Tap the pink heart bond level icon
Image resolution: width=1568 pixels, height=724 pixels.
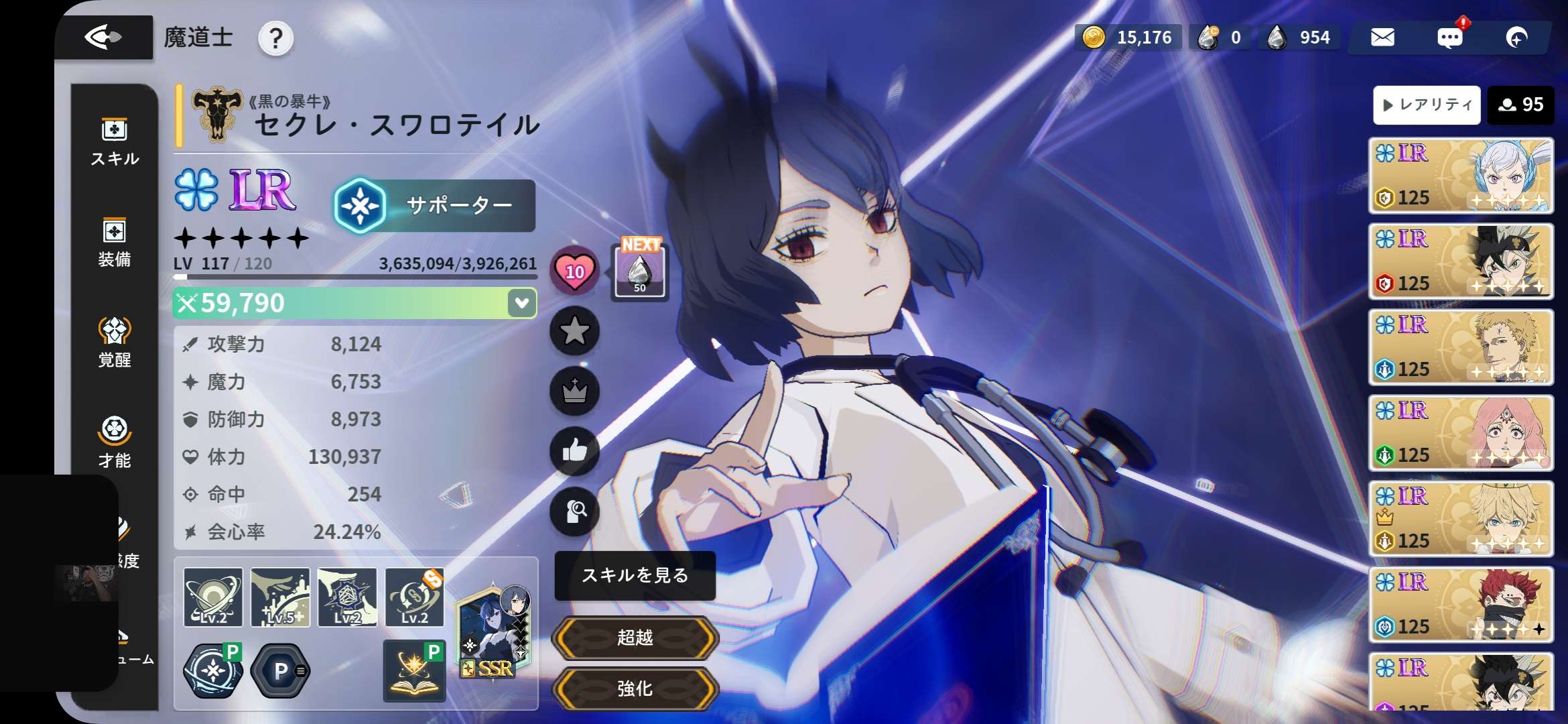pyautogui.click(x=574, y=271)
